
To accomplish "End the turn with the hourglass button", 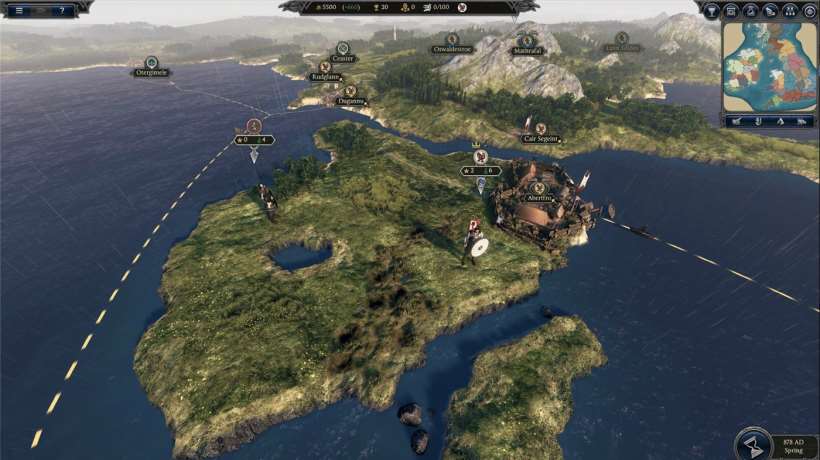I will click(x=754, y=444).
